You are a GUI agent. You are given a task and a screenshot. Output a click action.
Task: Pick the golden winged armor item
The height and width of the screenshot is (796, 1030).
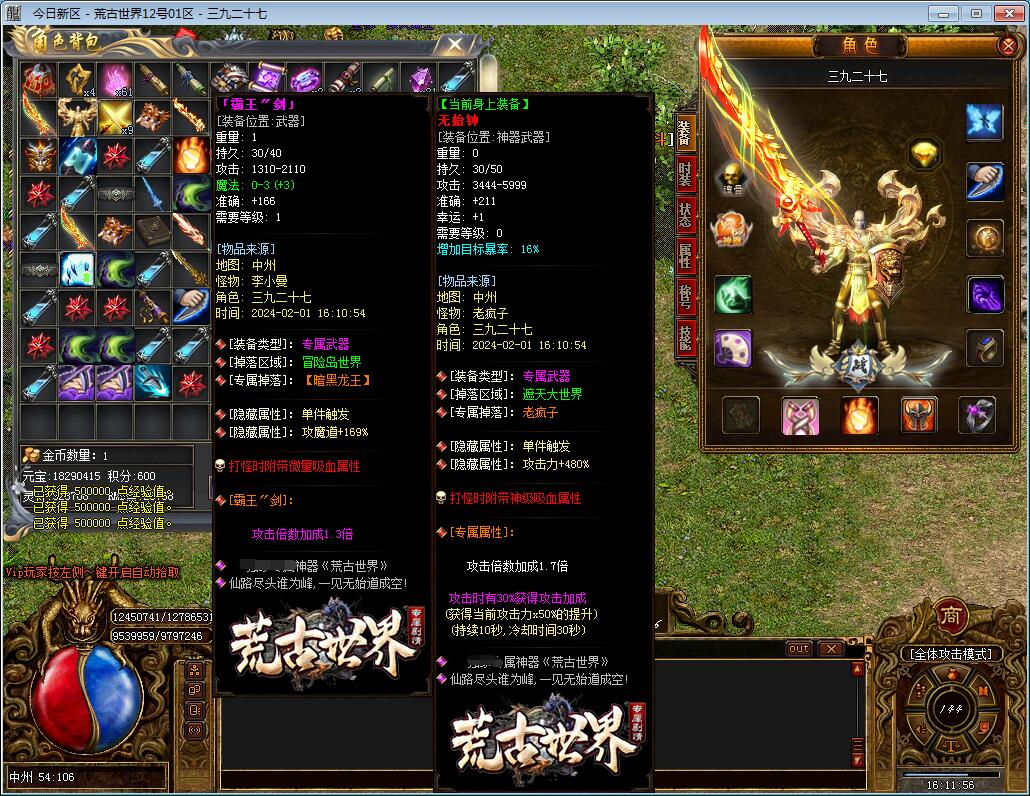[77, 118]
